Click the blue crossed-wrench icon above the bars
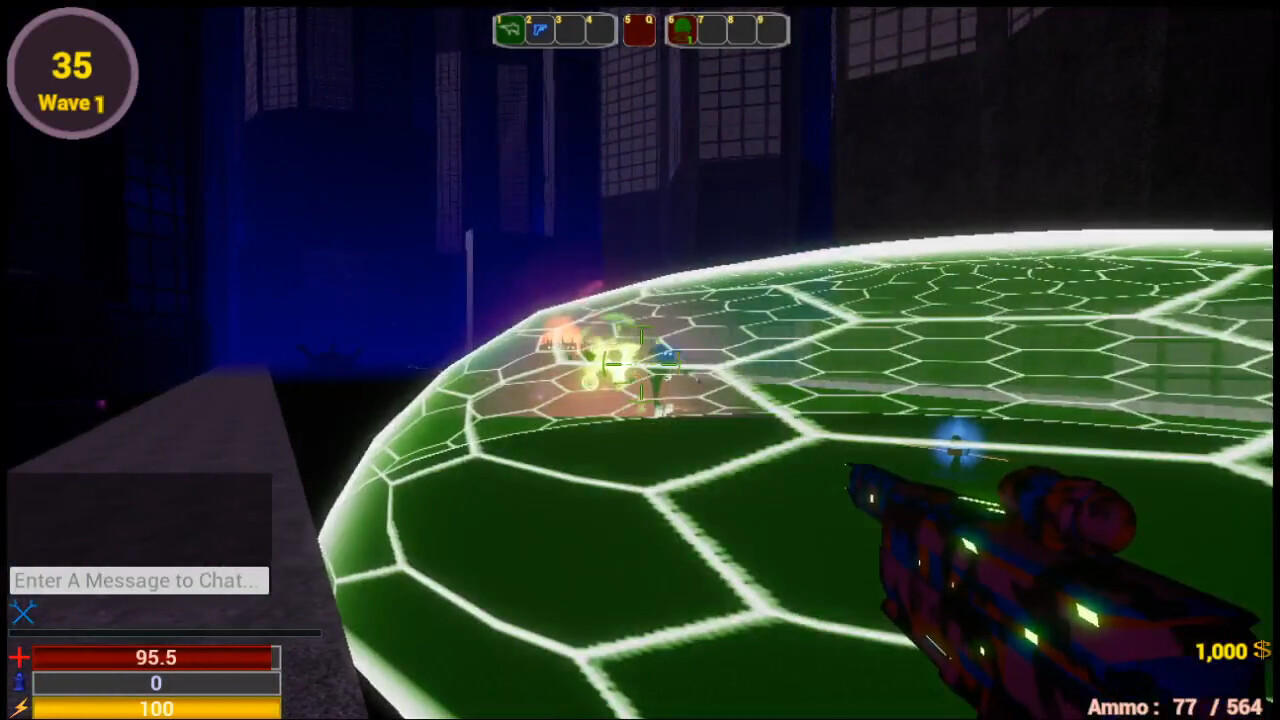 [24, 613]
